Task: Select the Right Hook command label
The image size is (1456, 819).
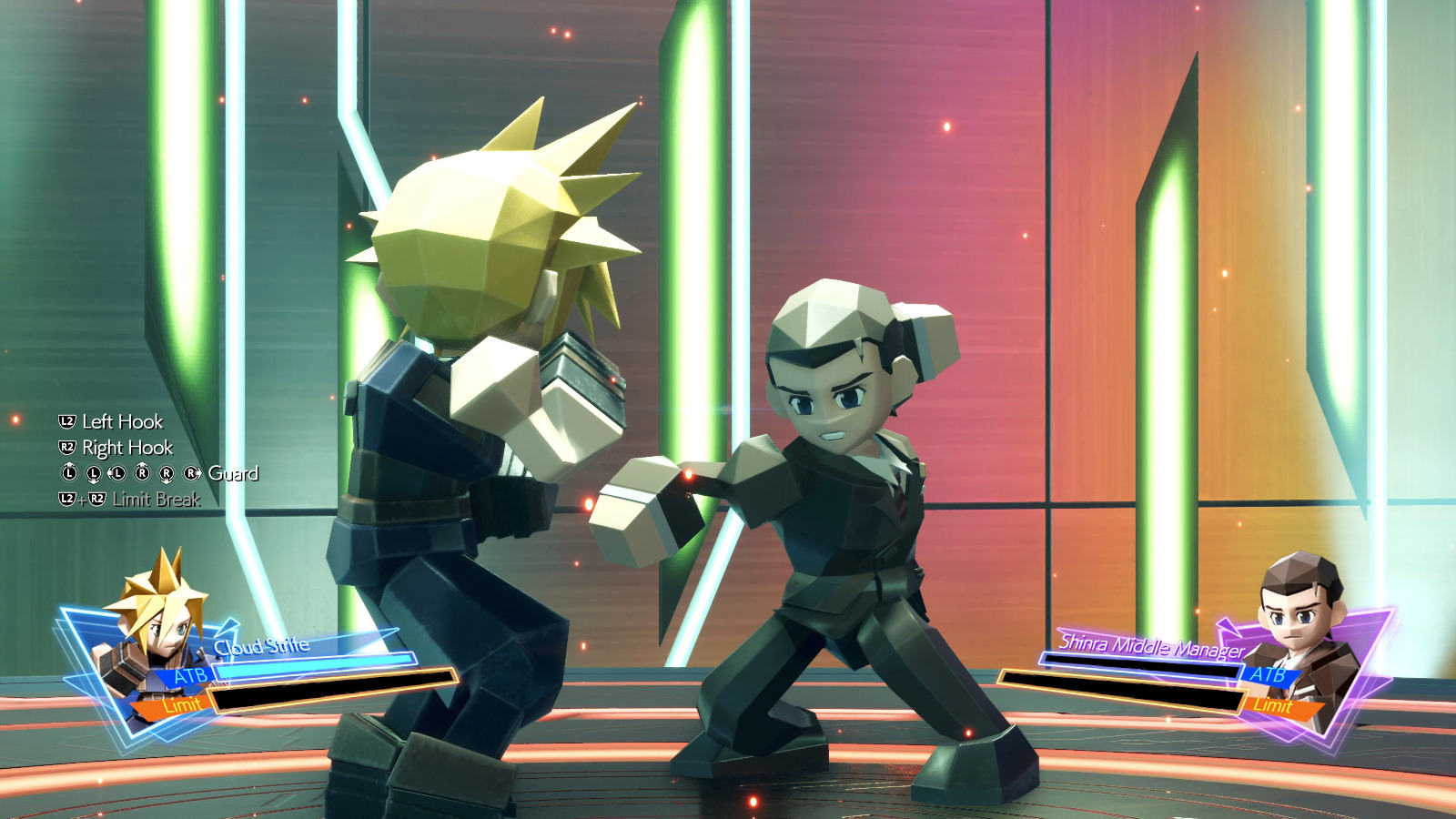Action: (127, 448)
